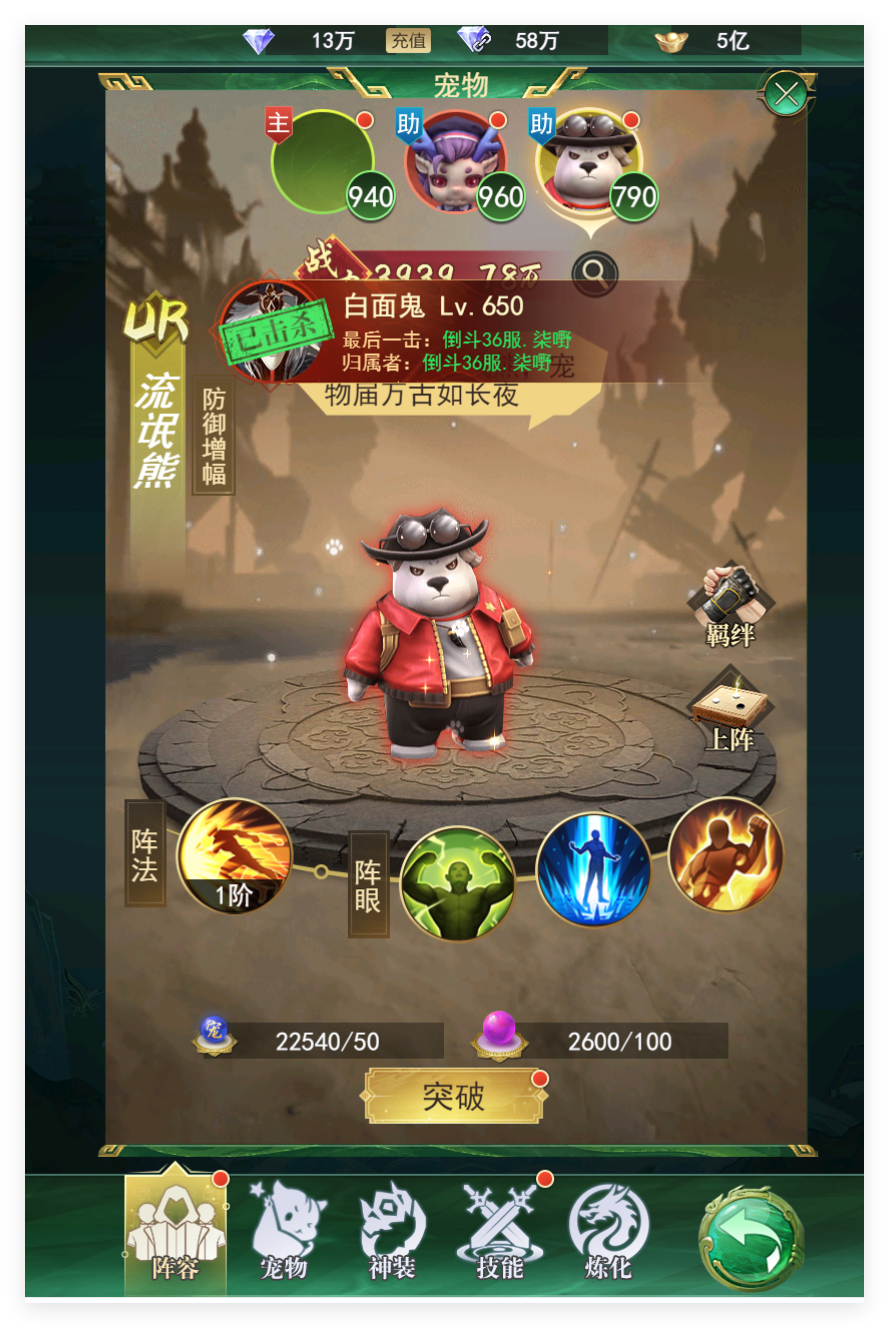Image resolution: width=889 pixels, height=1328 pixels.
Task: Switch to the 宠物 pet tab
Action: click(283, 1232)
